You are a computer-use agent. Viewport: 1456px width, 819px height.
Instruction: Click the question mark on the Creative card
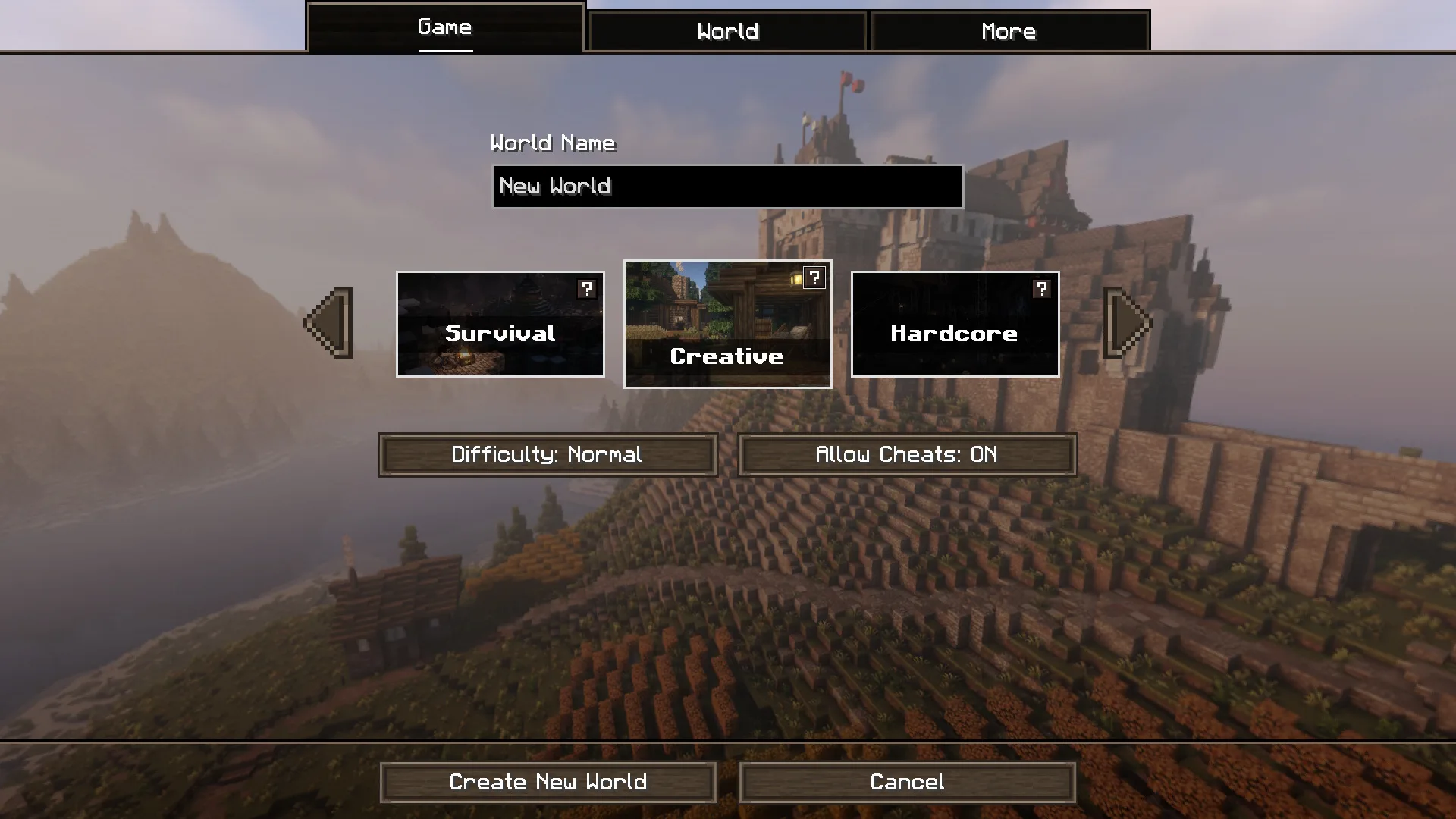tap(814, 278)
